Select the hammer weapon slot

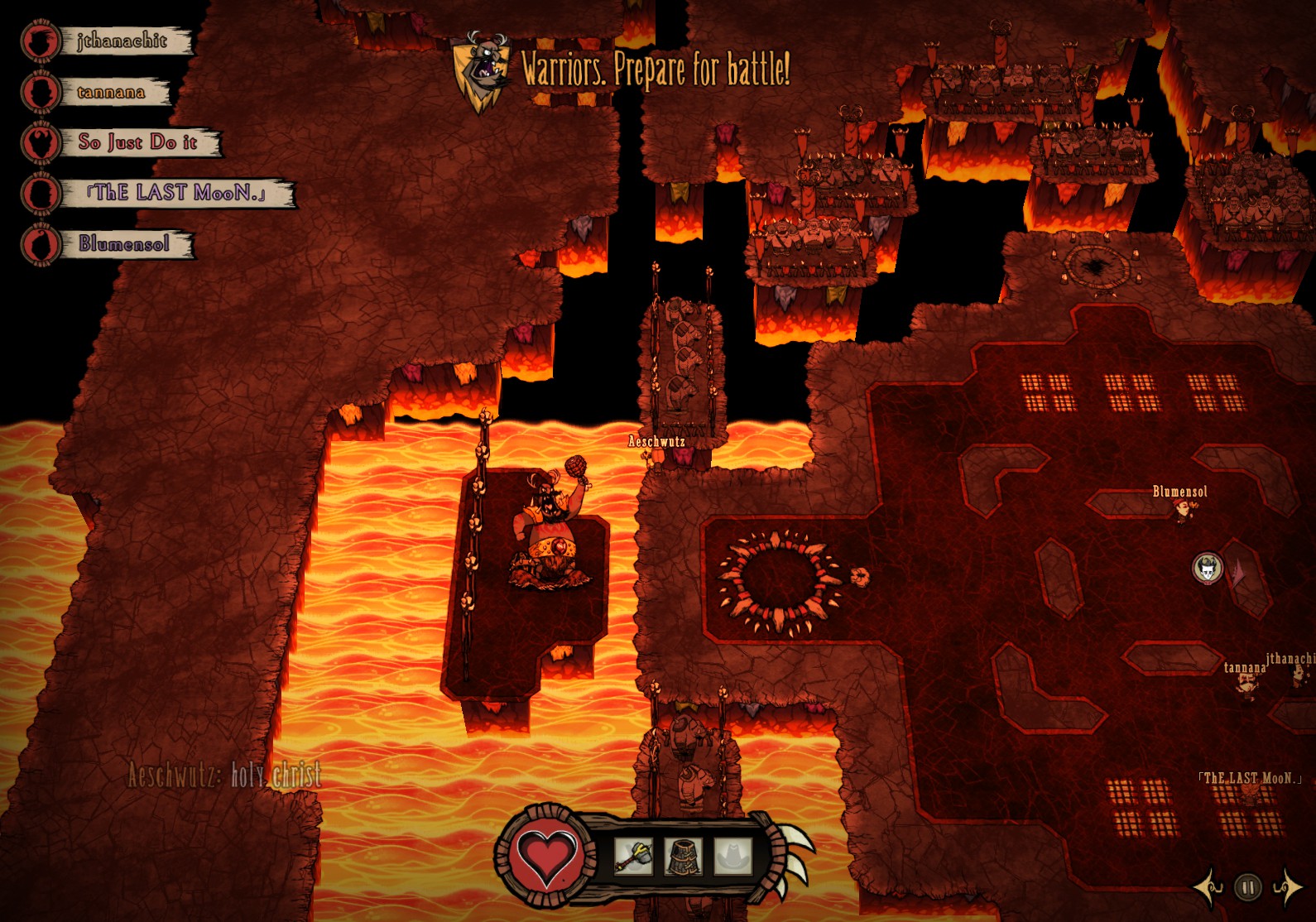point(634,856)
